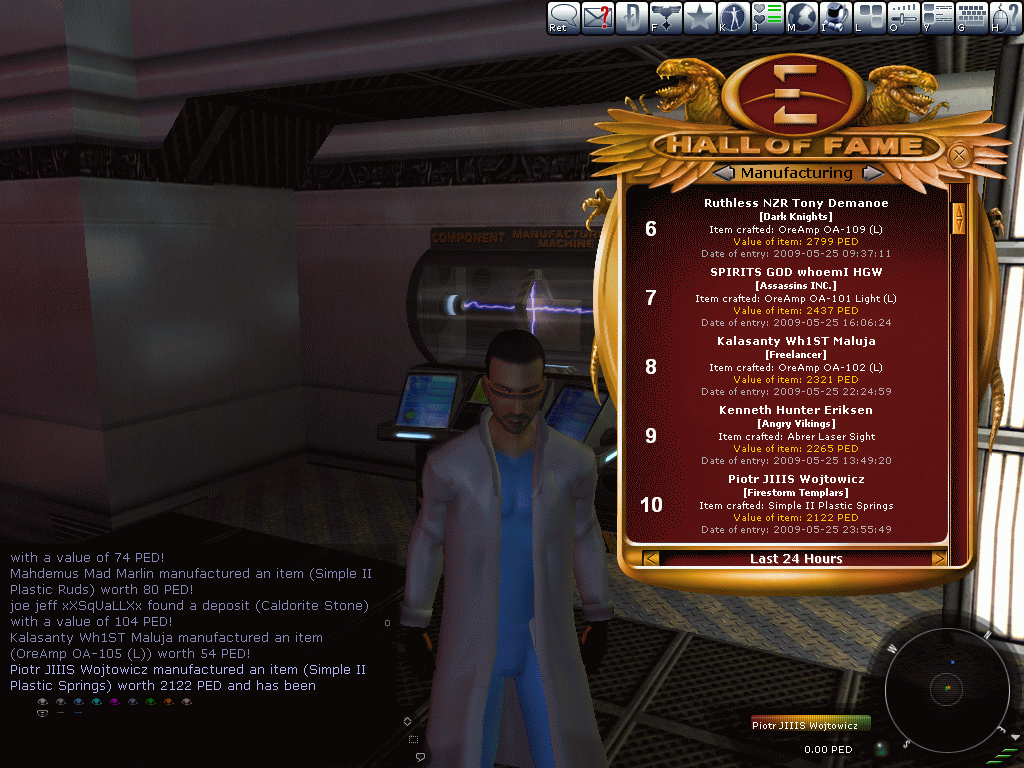
Task: Open the Vitruvian man character panel
Action: tap(733, 17)
